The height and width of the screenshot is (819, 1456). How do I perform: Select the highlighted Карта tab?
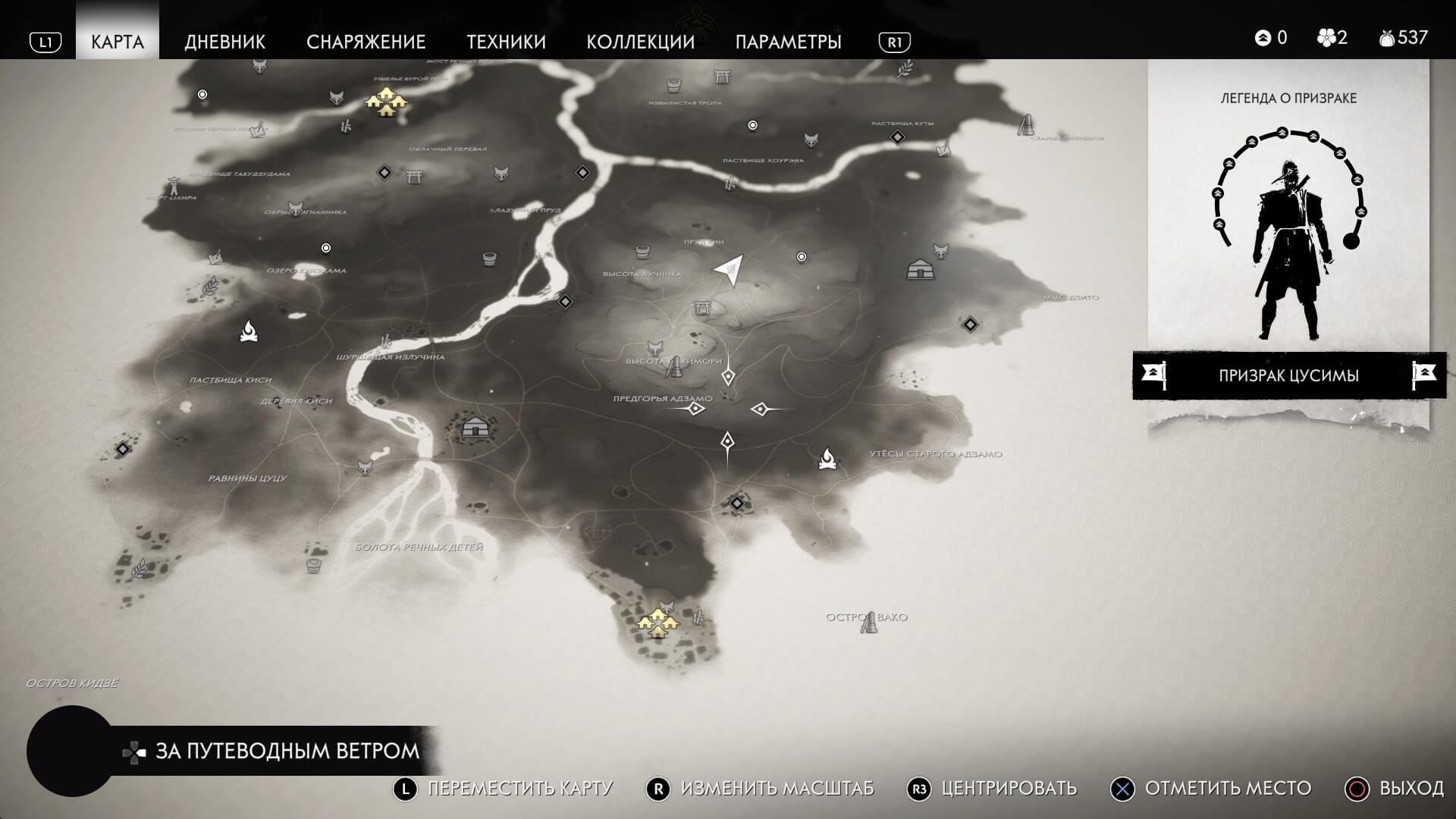click(x=118, y=42)
